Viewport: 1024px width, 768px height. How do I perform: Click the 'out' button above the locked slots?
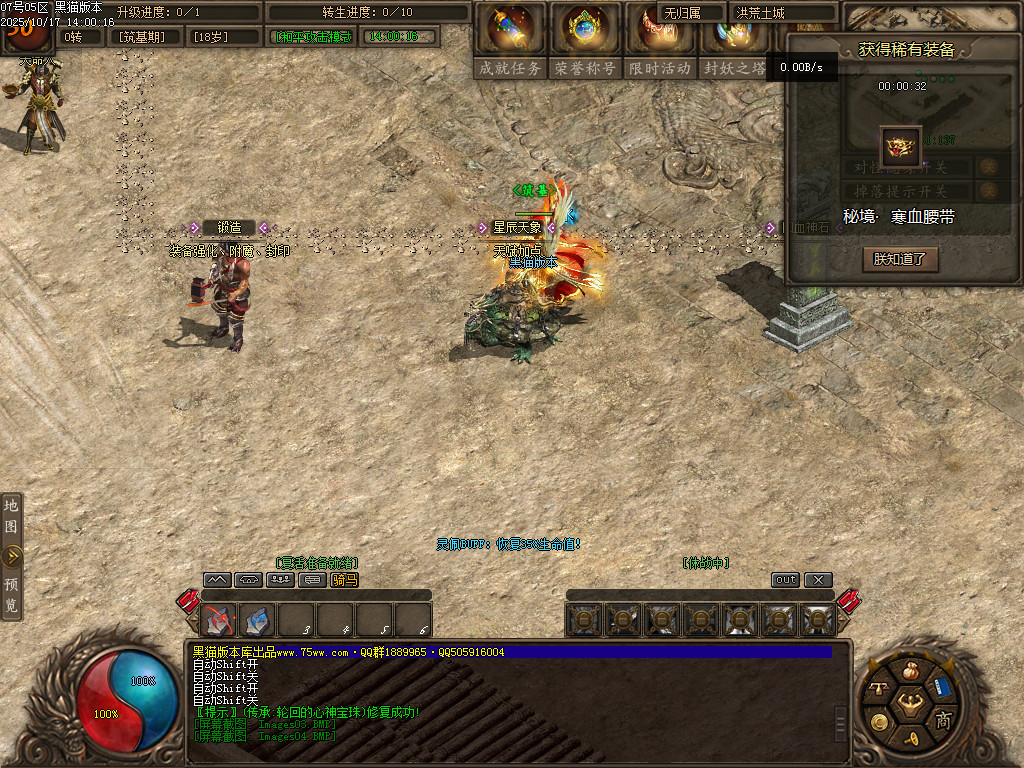click(x=786, y=580)
